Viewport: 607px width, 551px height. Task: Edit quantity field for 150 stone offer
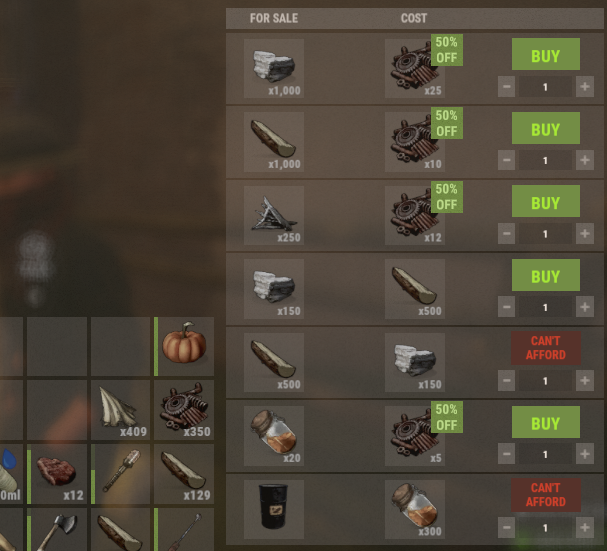coord(545,307)
